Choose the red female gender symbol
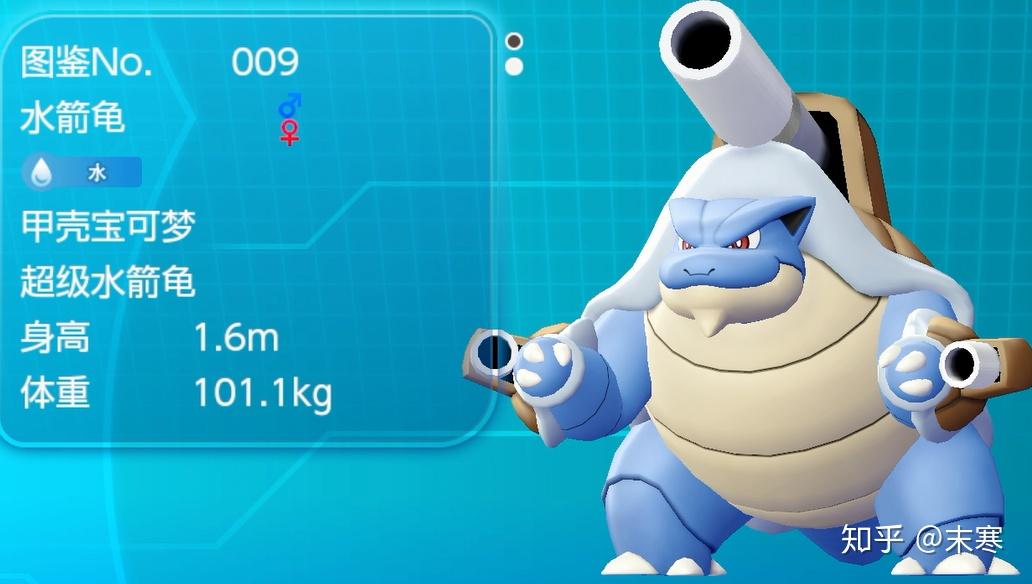The image size is (1032, 584). (289, 133)
